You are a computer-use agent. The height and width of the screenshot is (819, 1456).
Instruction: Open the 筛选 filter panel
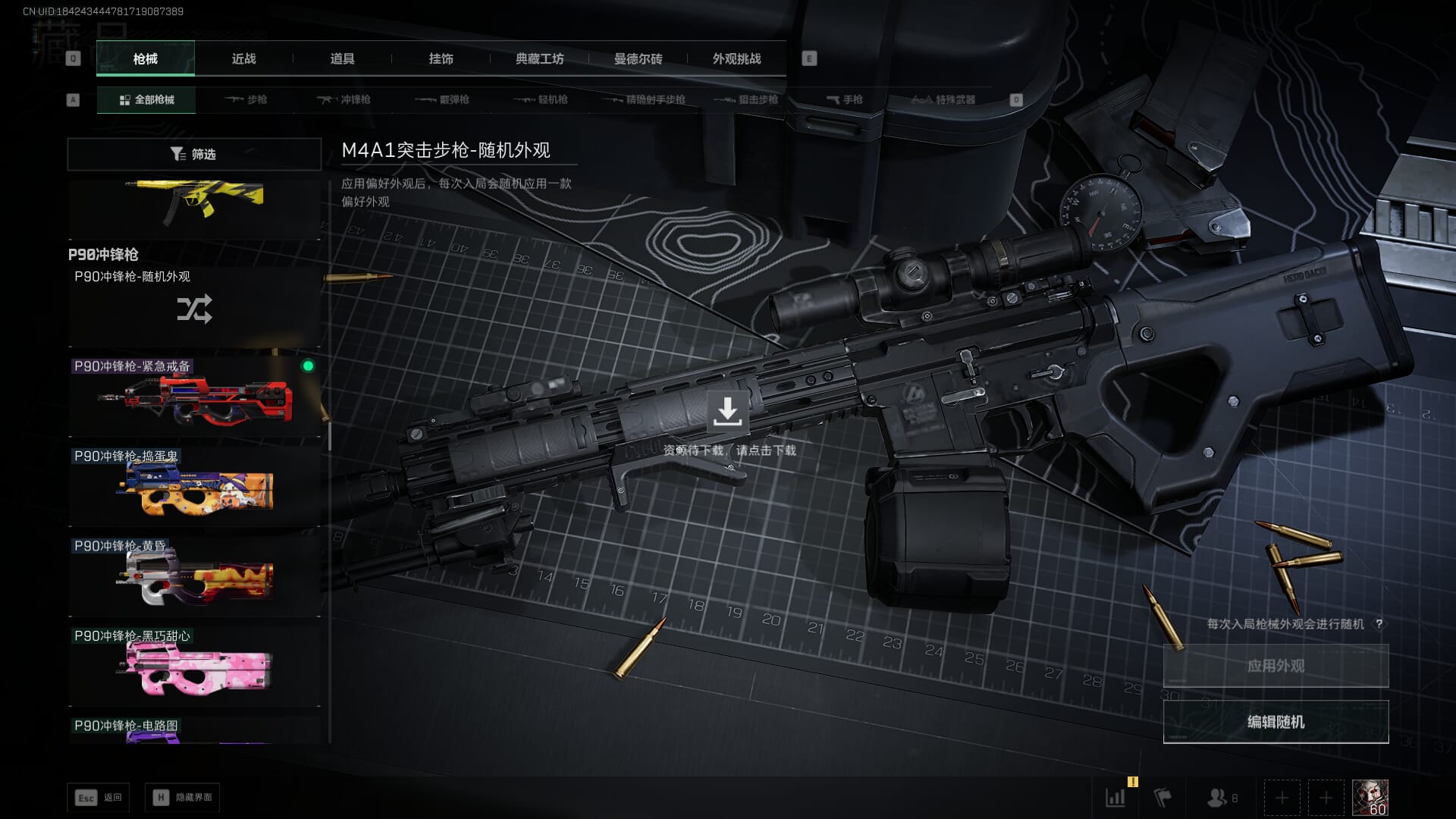coord(194,154)
